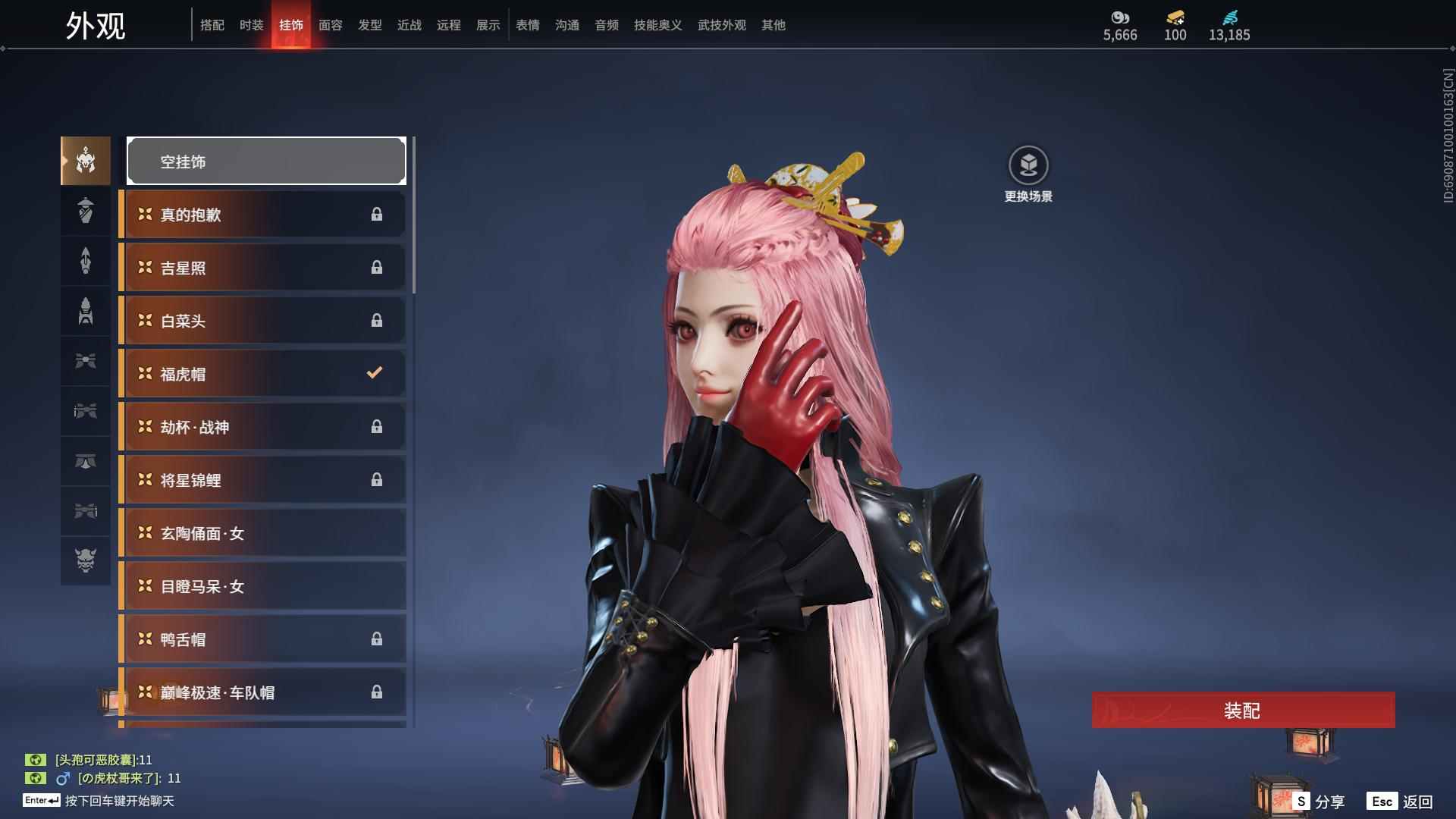The image size is (1456, 819).
Task: Select the oni mask accessory category
Action: tap(86, 560)
